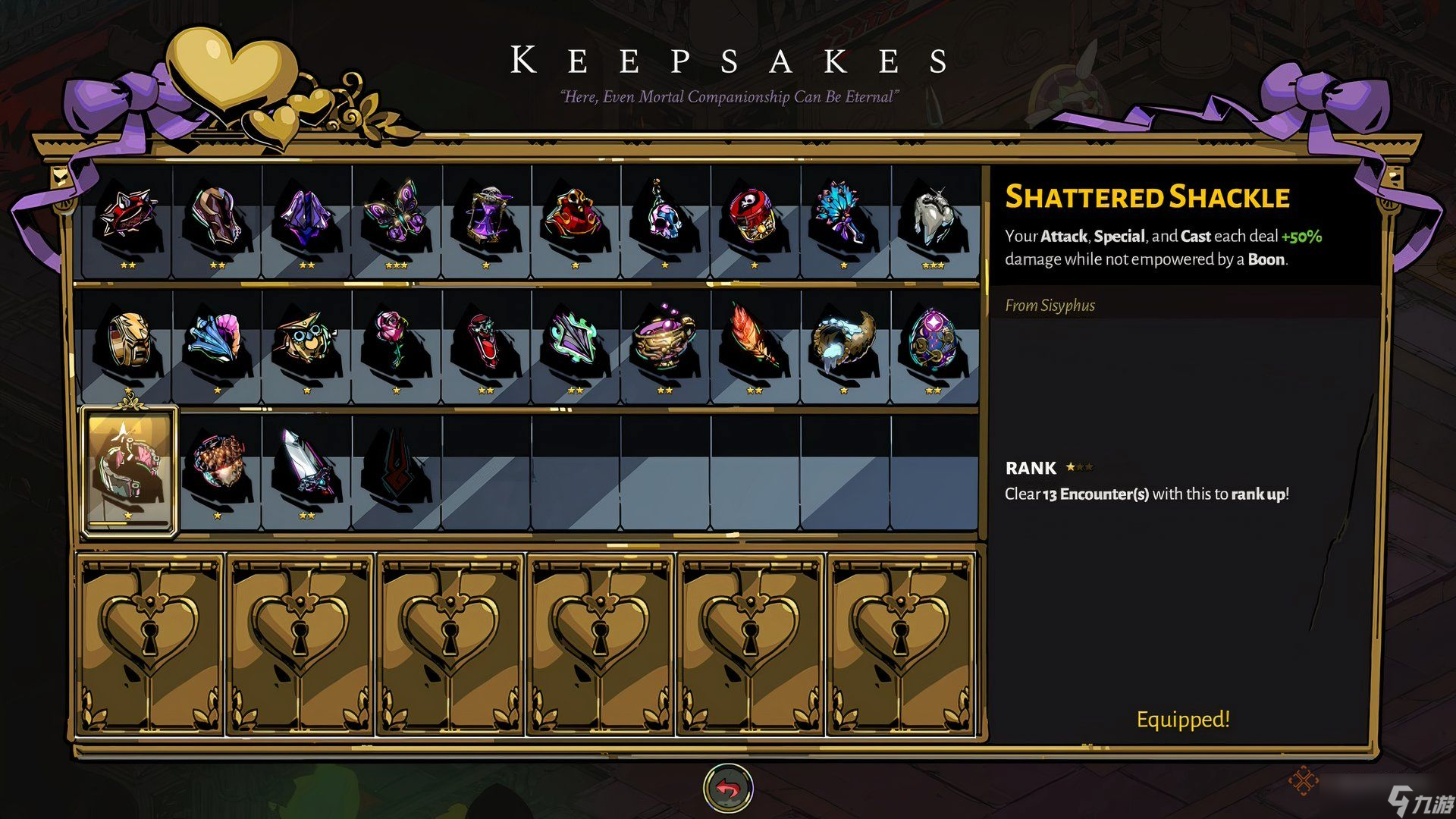The height and width of the screenshot is (819, 1456).
Task: Pick the Owl Pendant keepsake
Action: [306, 341]
